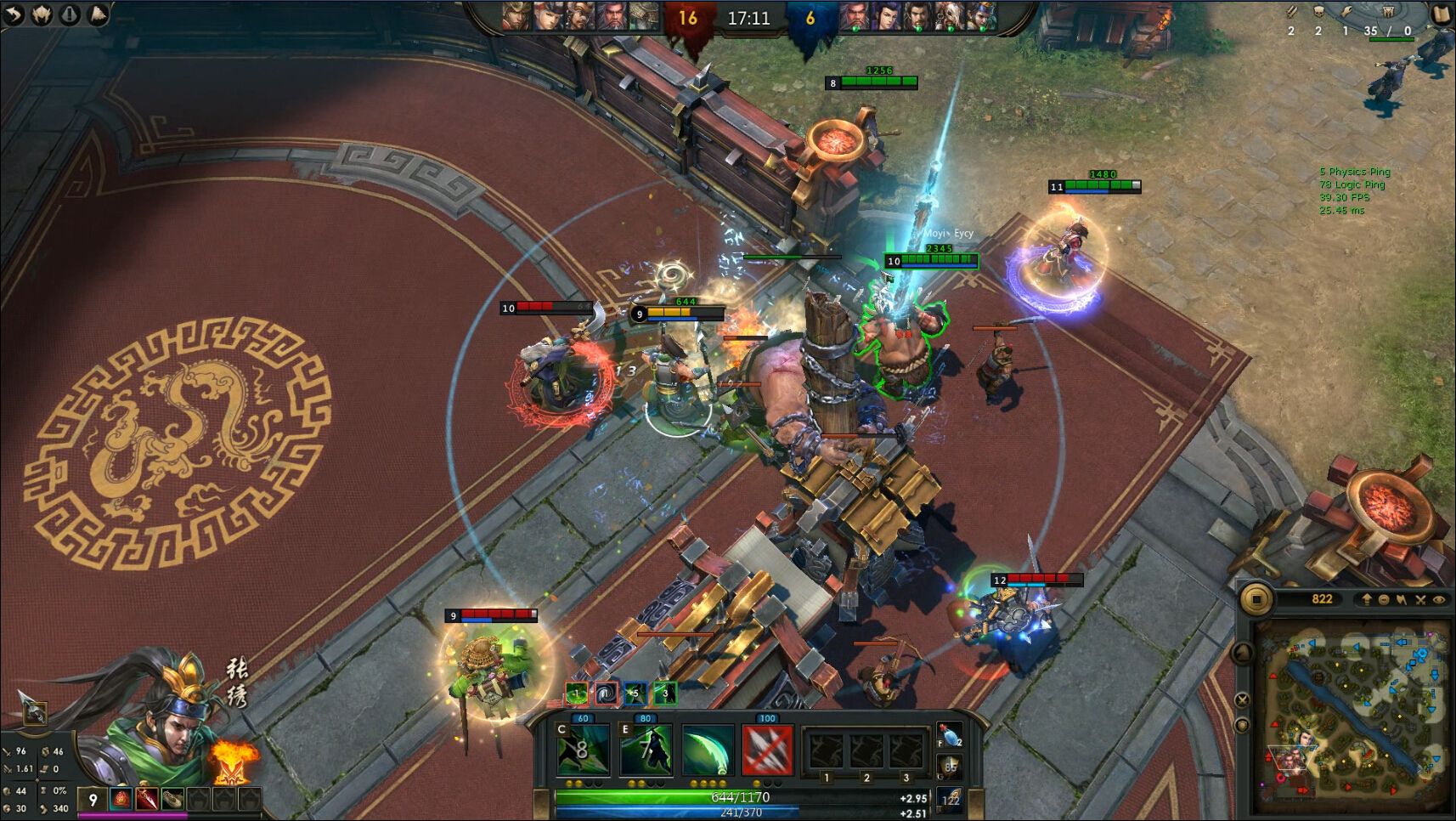Image resolution: width=1456 pixels, height=821 pixels.
Task: Toggle the eye icon above minimap
Action: tap(1439, 600)
